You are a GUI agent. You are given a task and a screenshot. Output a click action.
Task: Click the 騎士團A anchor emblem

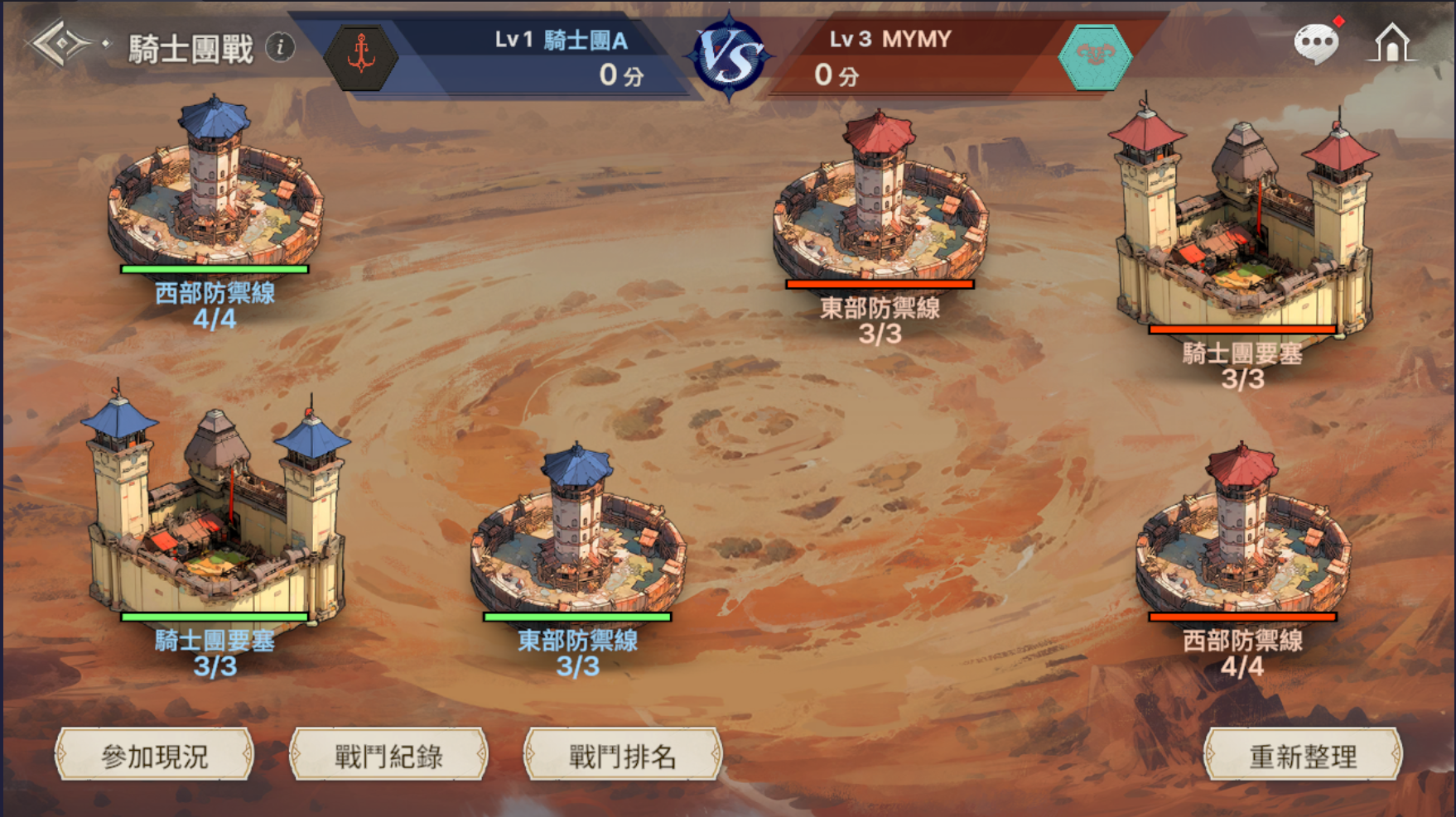pos(360,56)
